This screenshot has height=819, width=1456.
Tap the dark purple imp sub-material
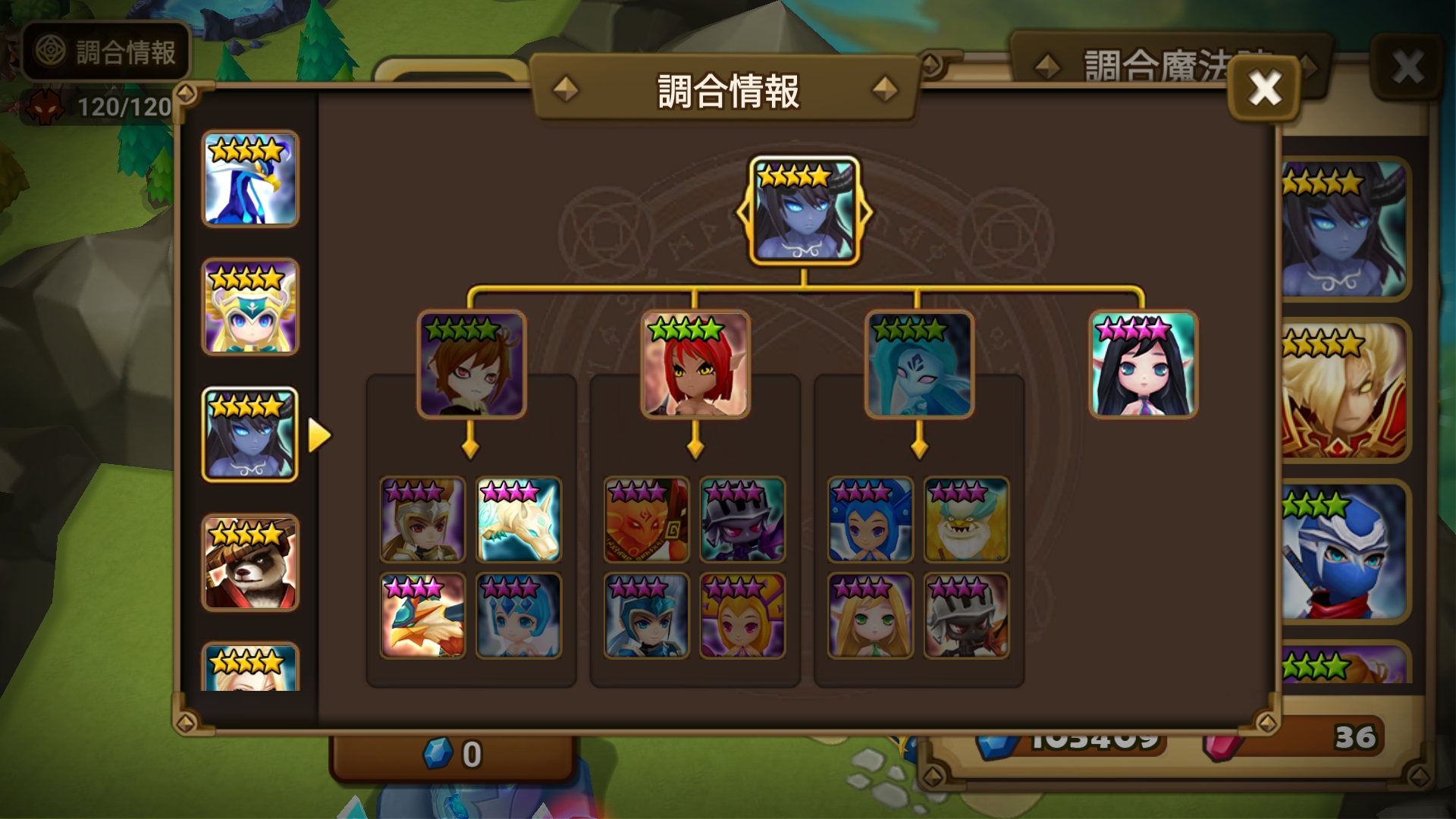(x=742, y=519)
